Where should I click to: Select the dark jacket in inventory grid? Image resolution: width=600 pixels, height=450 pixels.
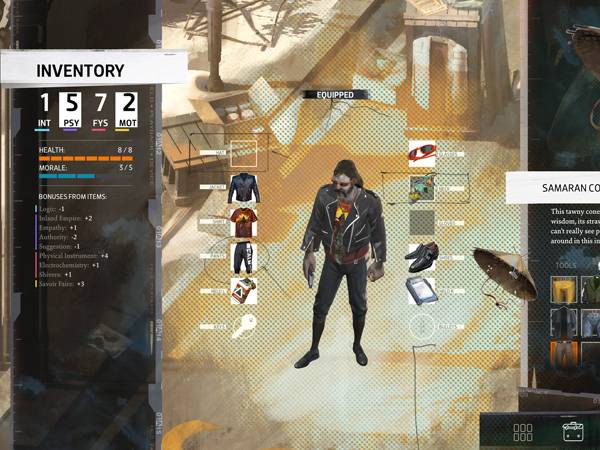pyautogui.click(x=565, y=322)
